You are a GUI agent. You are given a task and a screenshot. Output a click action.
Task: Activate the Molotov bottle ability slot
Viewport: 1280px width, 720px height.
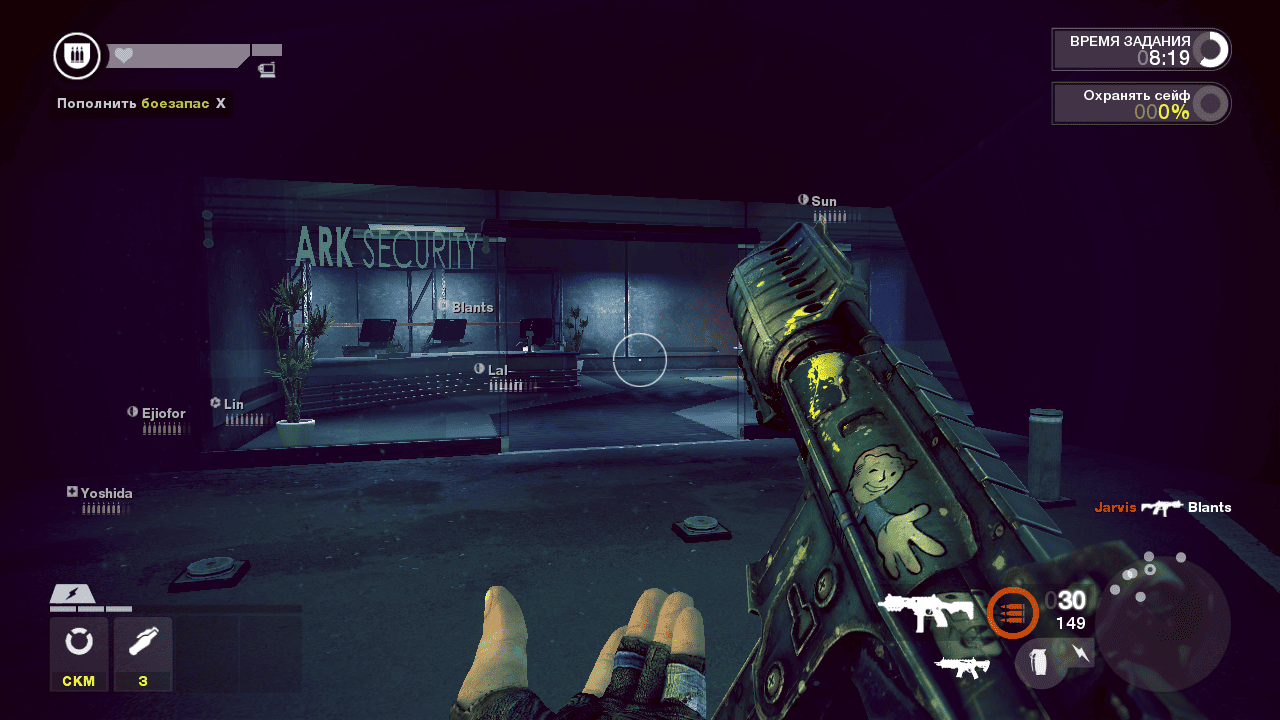click(143, 653)
